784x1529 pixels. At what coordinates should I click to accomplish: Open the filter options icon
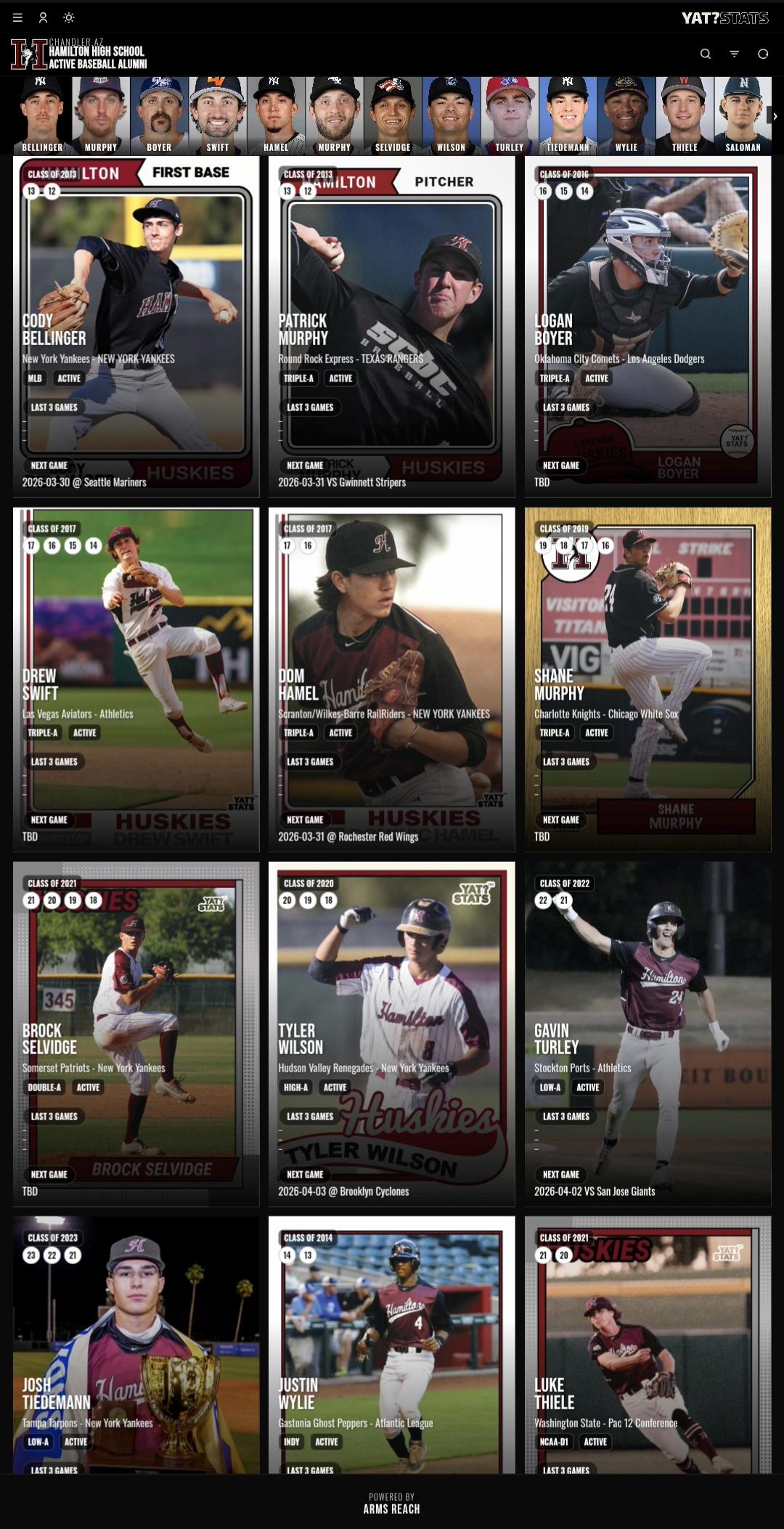(x=734, y=54)
